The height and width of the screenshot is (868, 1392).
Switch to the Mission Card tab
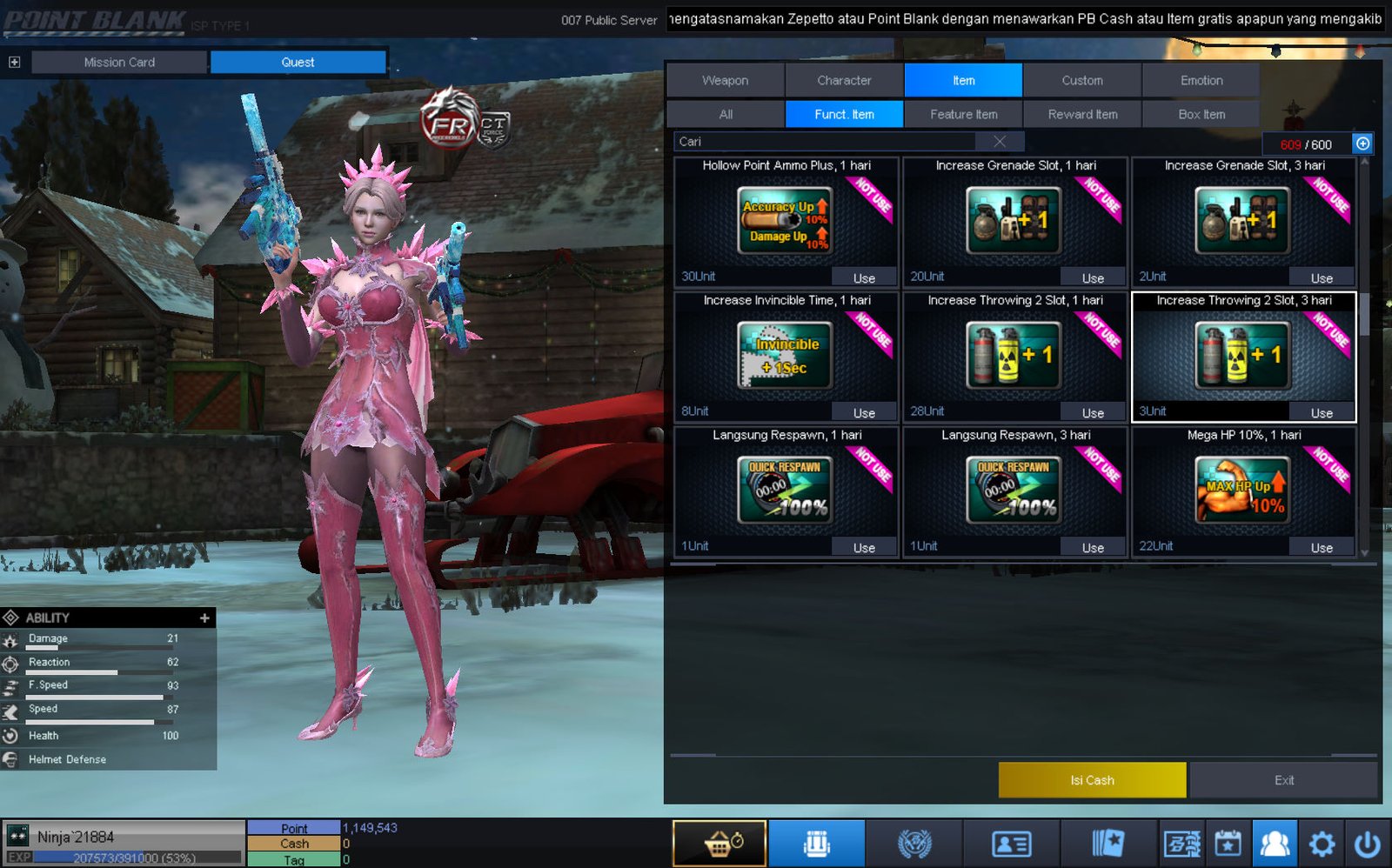point(119,62)
